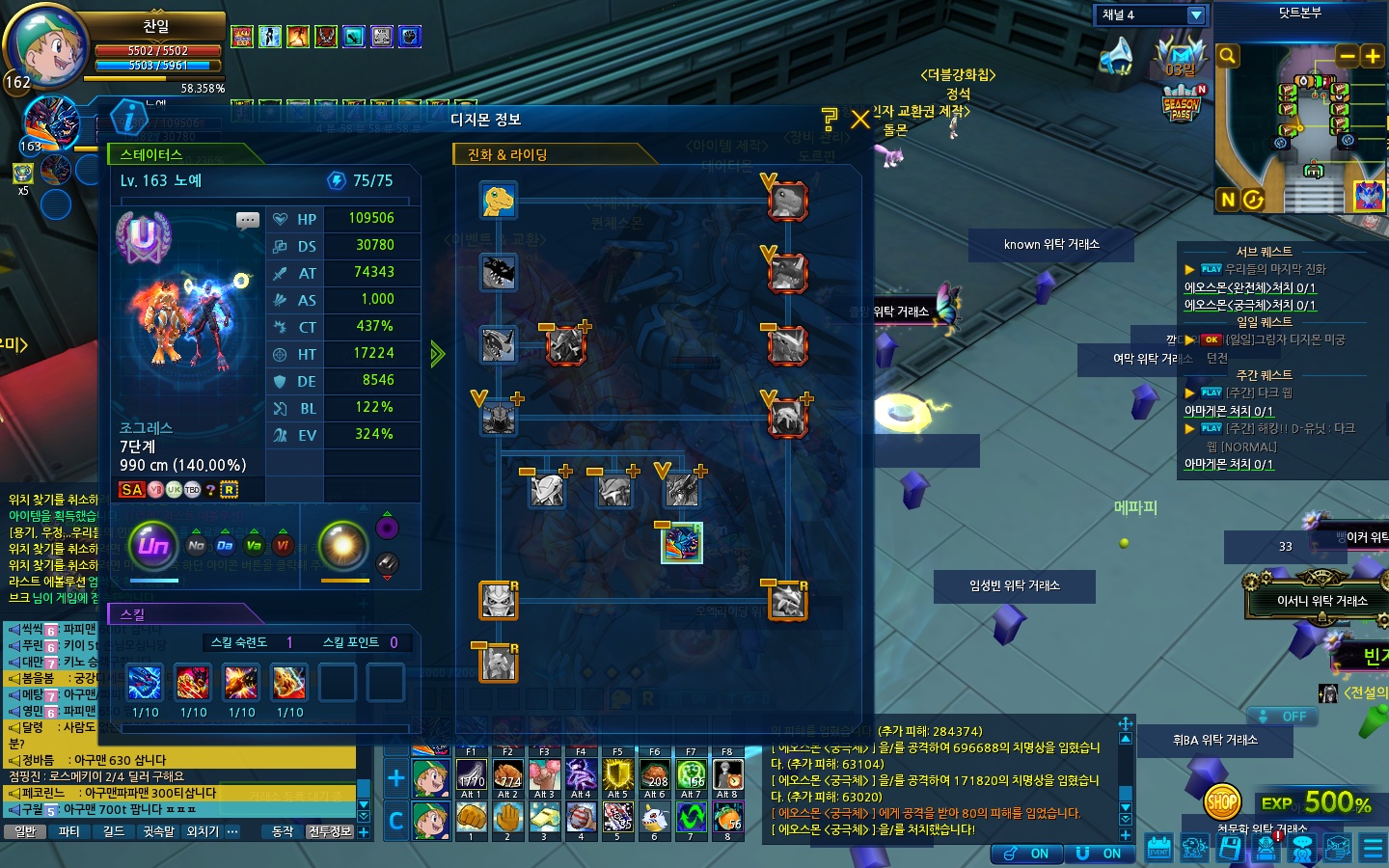This screenshot has width=1389, height=868.
Task: Open the hamburger main menu button
Action: 1373,848
